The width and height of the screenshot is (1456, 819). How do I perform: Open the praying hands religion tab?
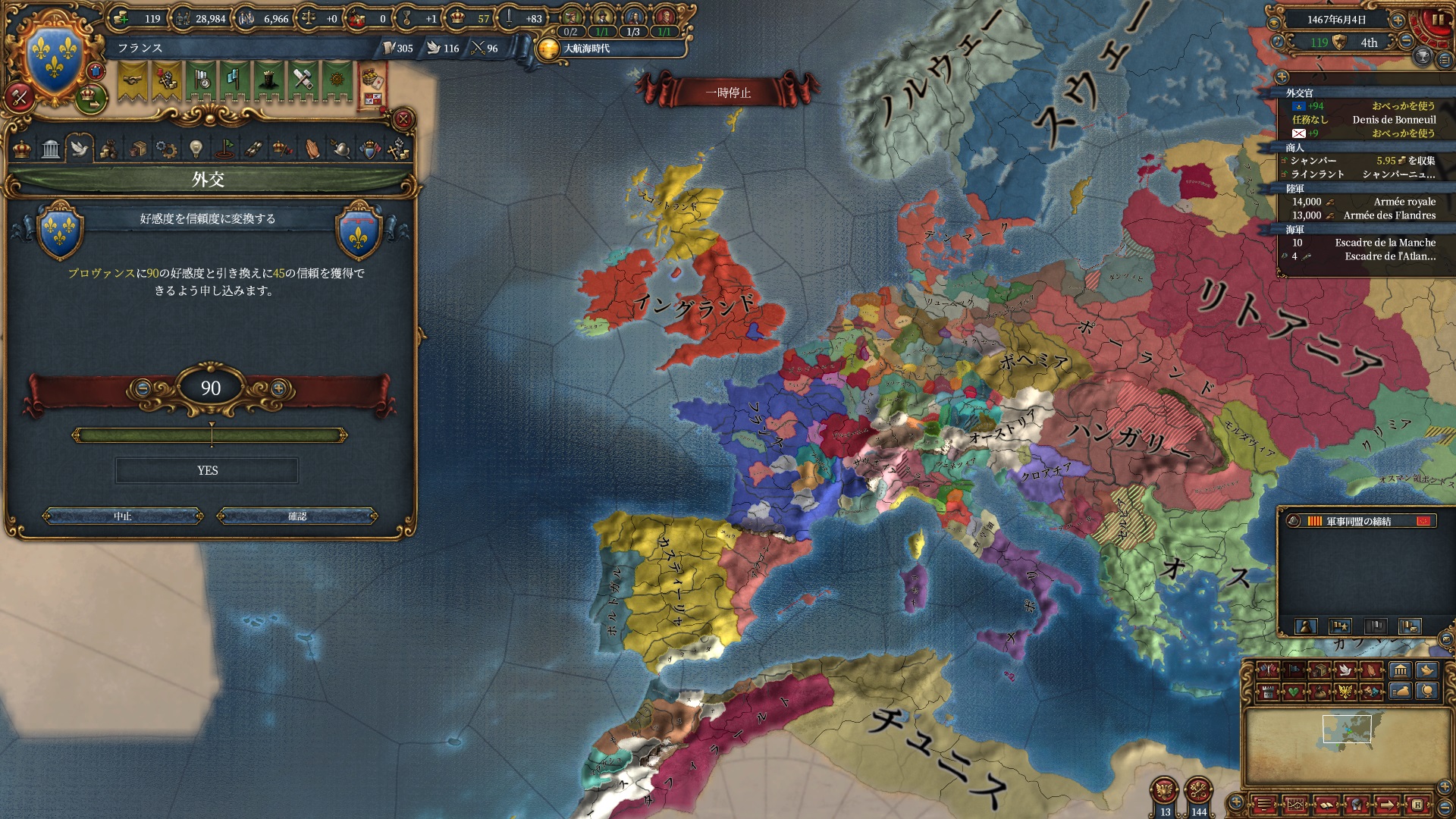pos(312,148)
